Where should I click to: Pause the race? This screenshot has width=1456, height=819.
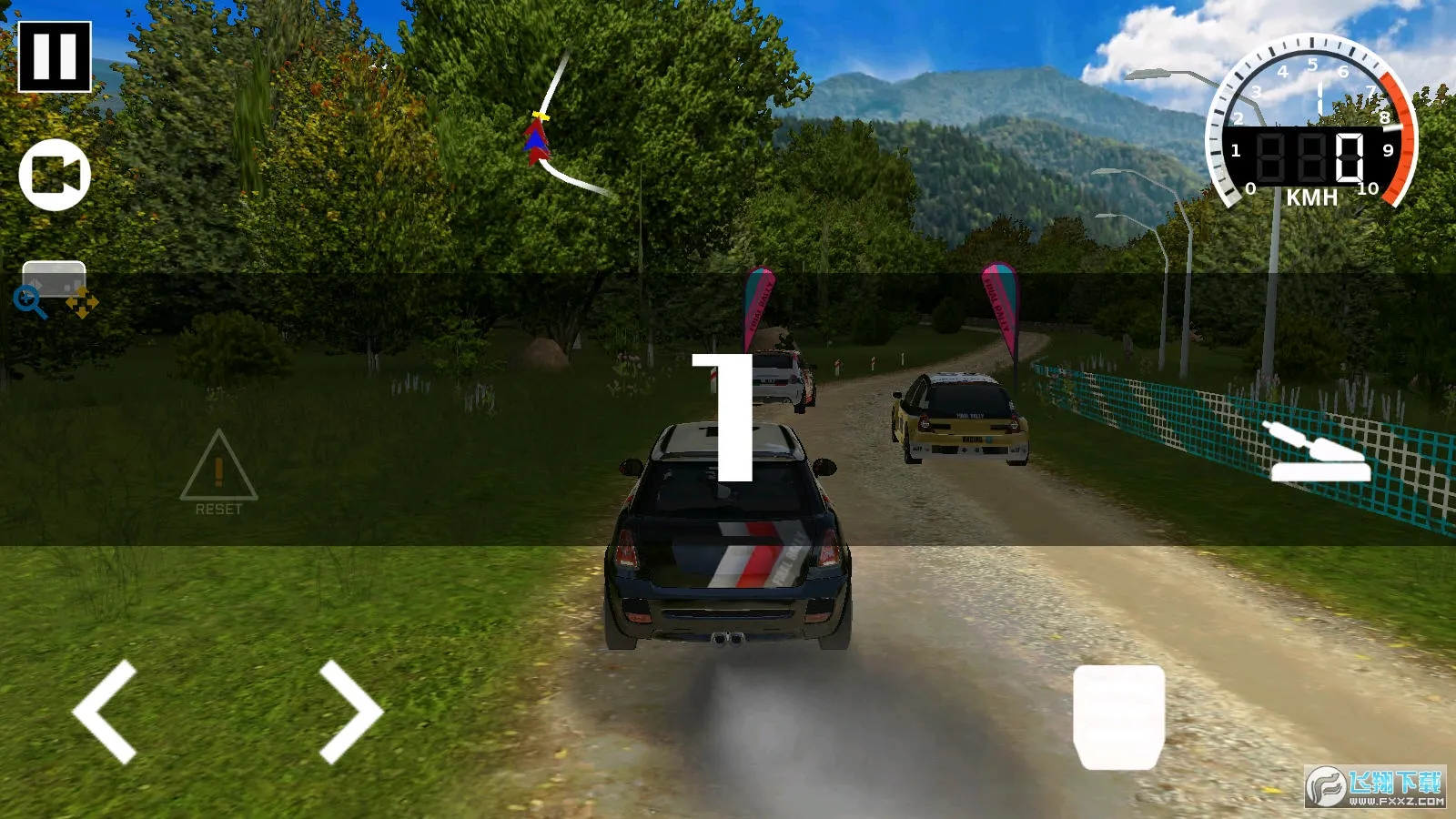click(55, 56)
